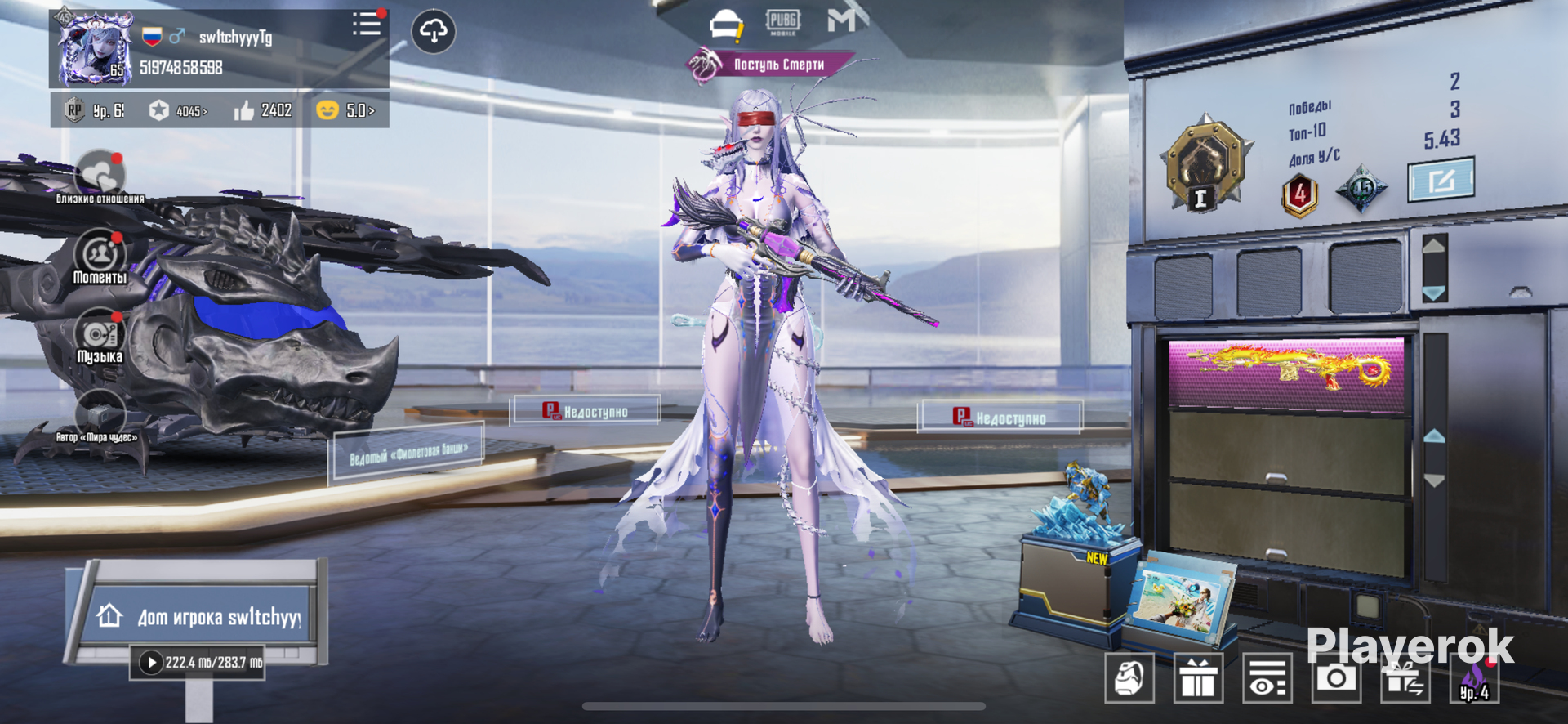1568x724 pixels.
Task: Open the player avatar portrait
Action: point(95,49)
